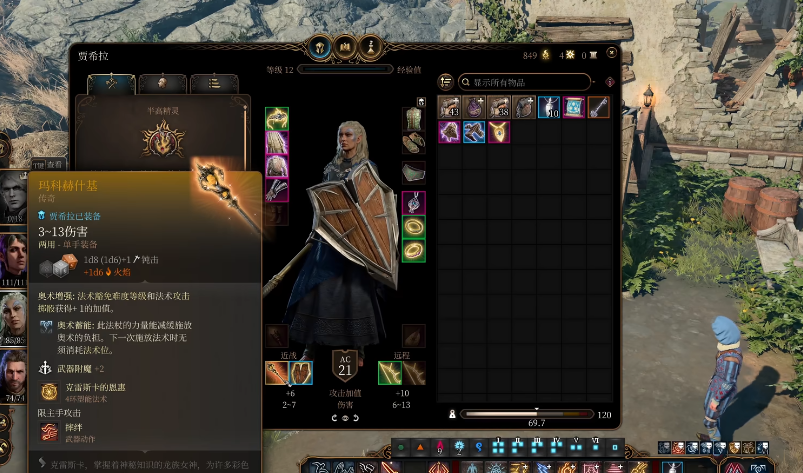Open the helmet equipment tab
The height and width of the screenshot is (473, 803).
(320, 46)
